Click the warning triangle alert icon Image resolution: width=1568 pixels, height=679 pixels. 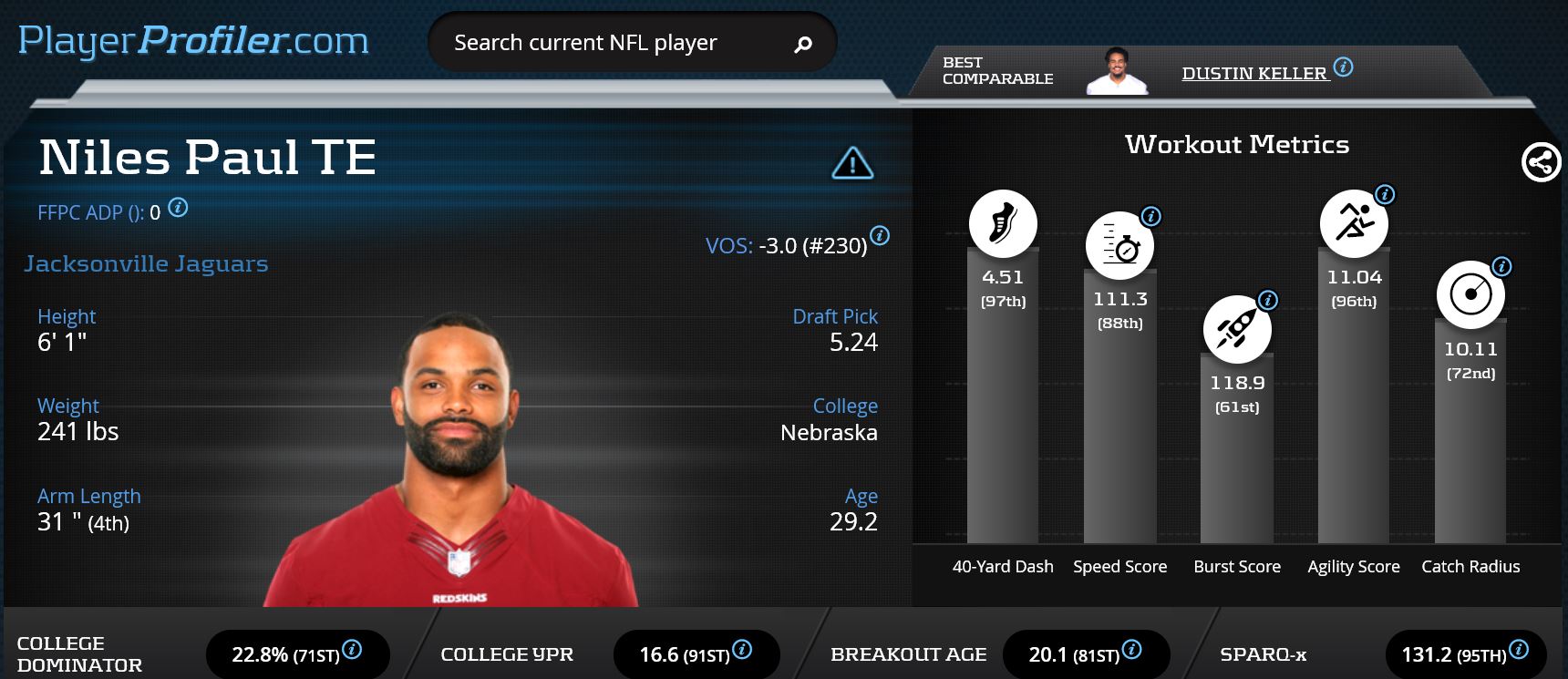[852, 163]
